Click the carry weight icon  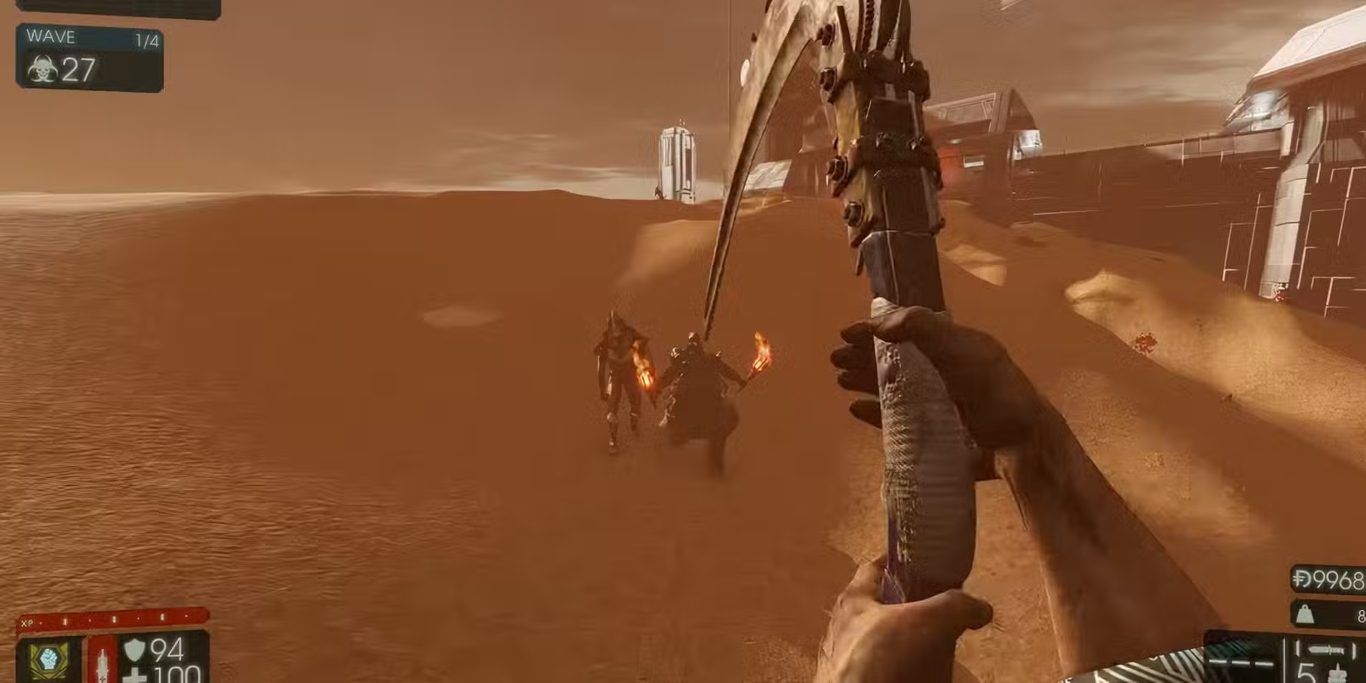[x=1304, y=615]
